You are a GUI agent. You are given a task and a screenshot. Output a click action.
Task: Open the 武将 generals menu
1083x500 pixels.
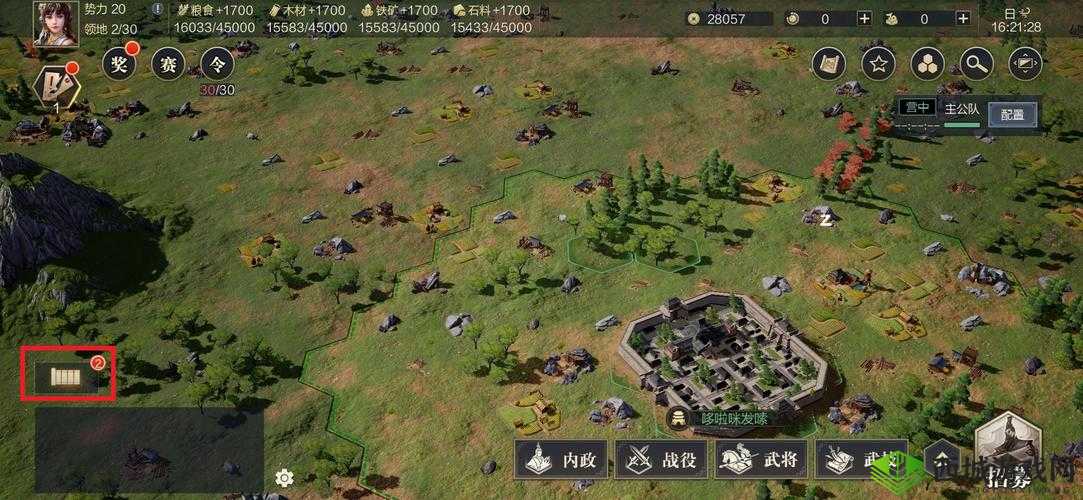[761, 460]
